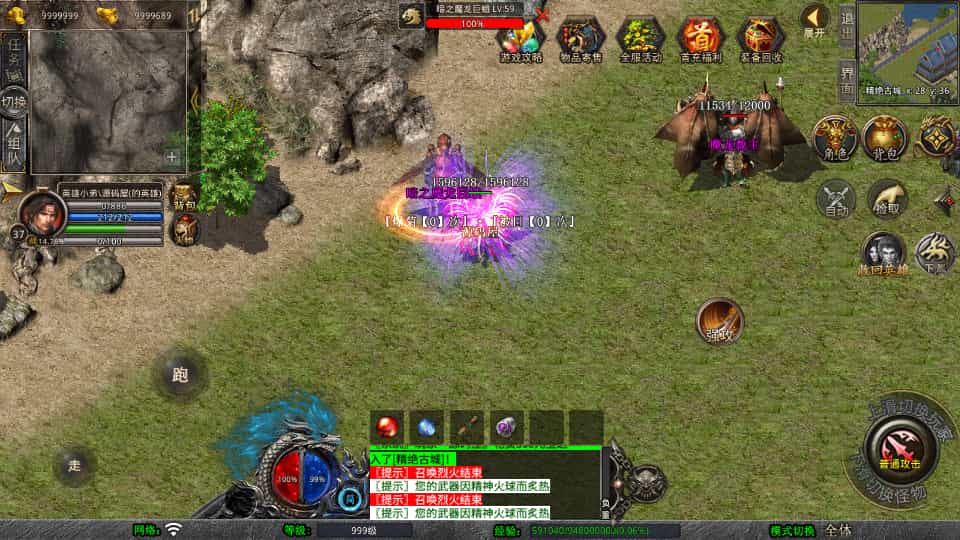The width and height of the screenshot is (960, 540).
Task: Click the 界面 interface tab
Action: pos(846,81)
